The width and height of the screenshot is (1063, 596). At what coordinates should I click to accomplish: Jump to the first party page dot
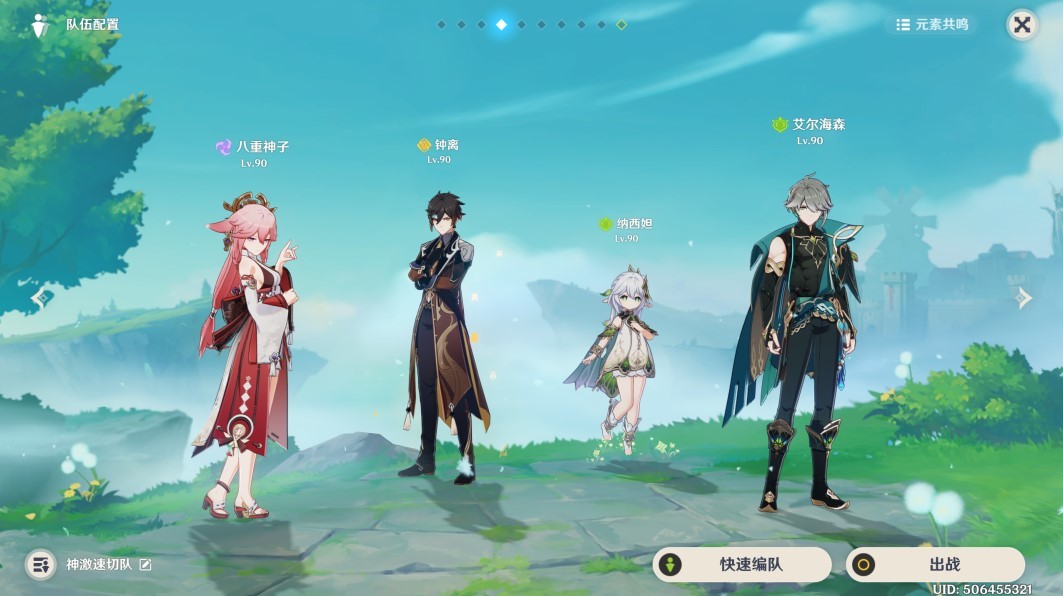click(441, 24)
